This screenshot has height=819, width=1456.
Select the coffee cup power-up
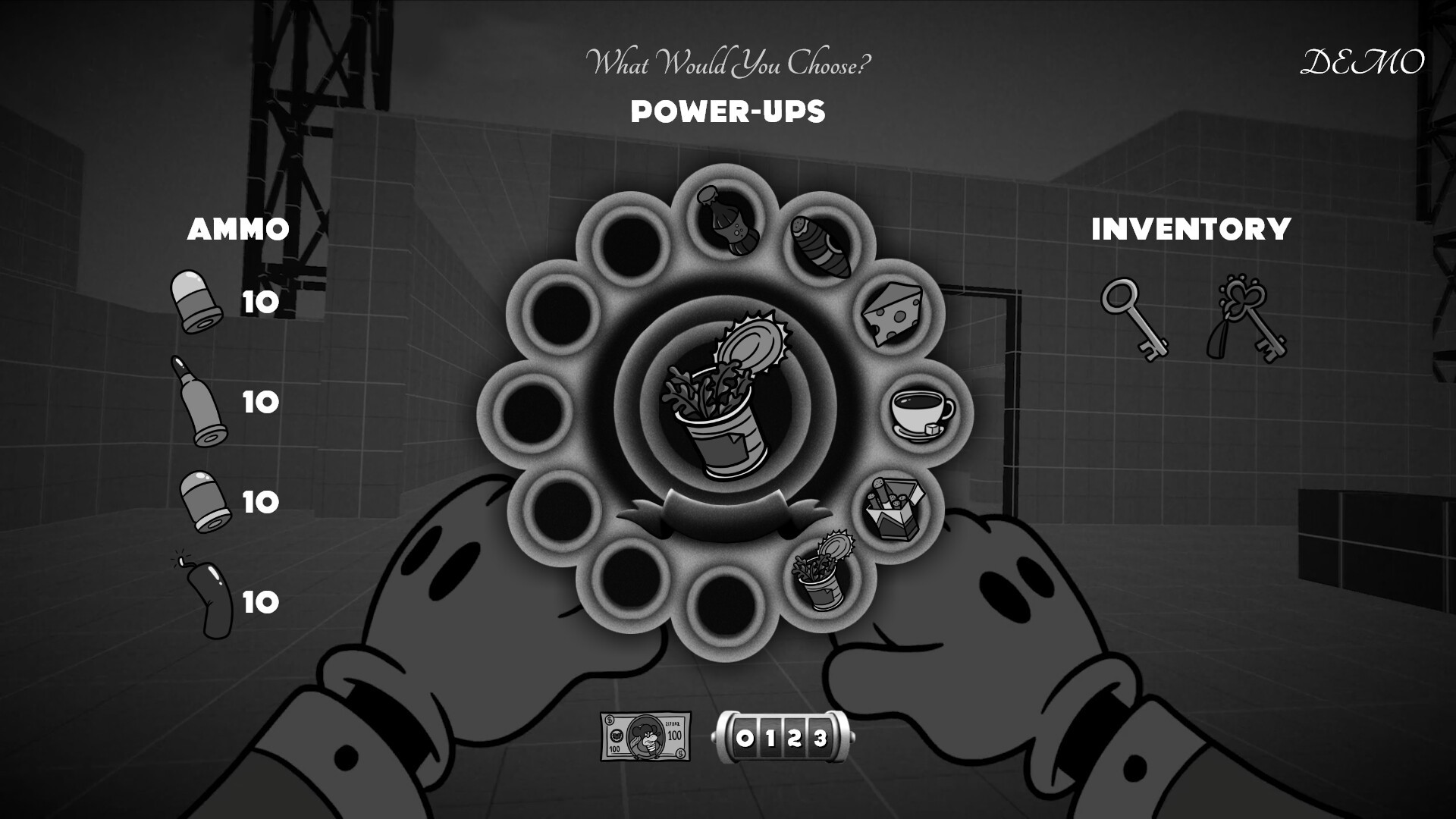(x=921, y=413)
